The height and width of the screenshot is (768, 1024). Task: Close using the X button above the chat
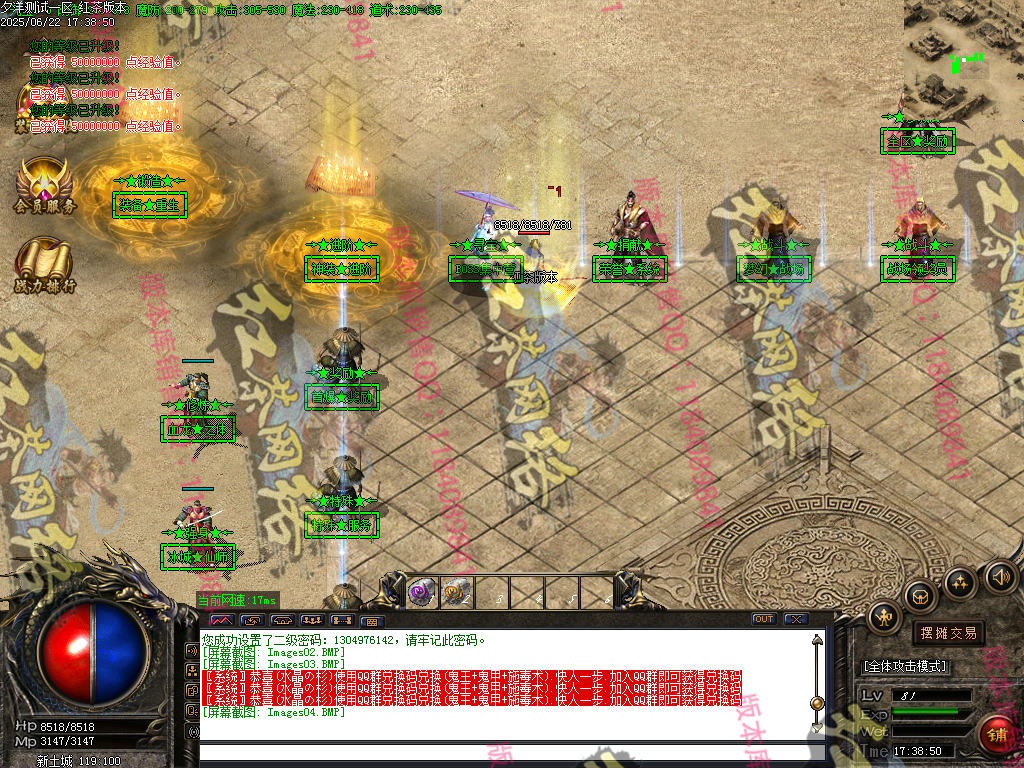point(796,619)
